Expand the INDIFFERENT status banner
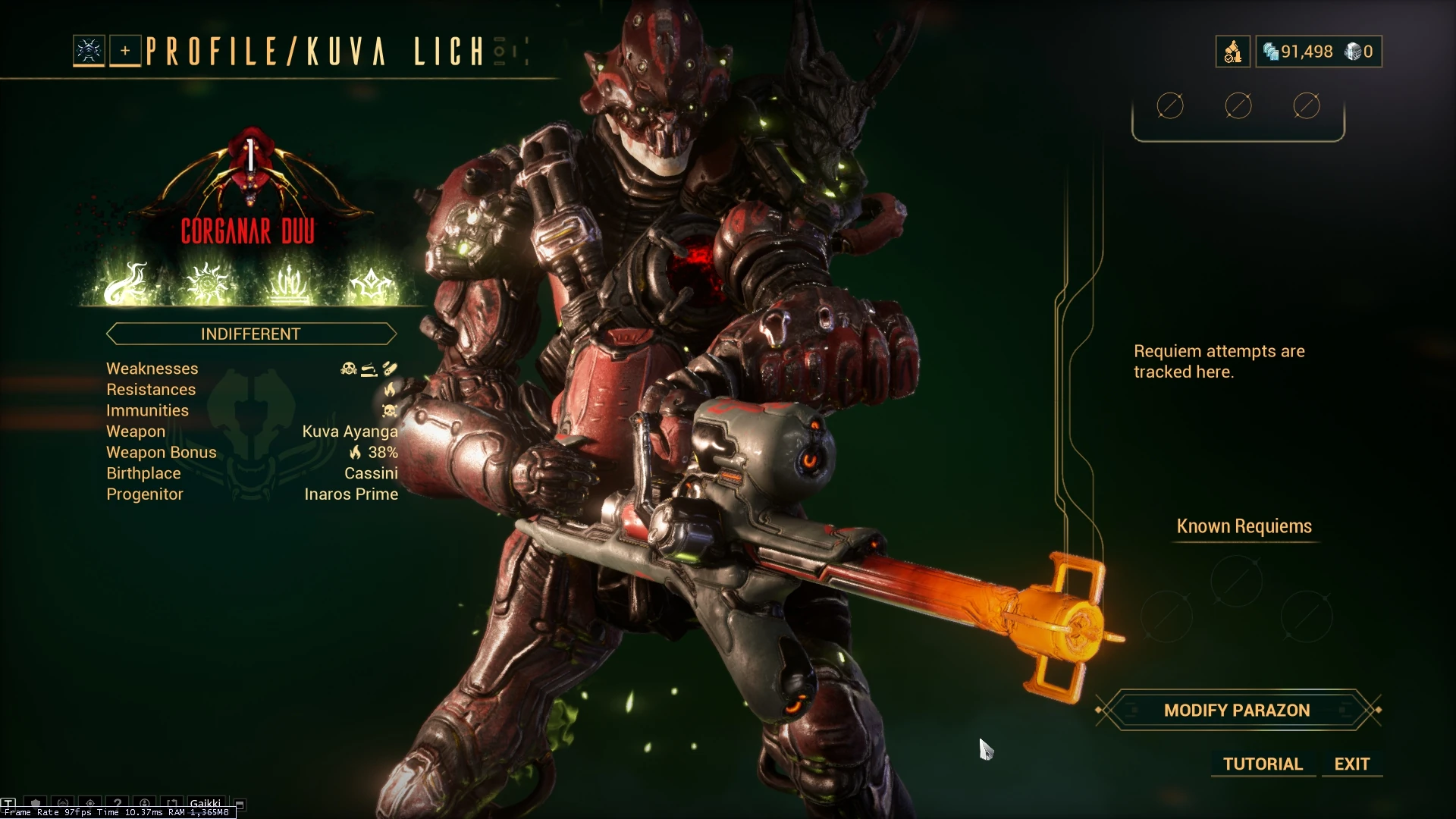 (x=250, y=334)
